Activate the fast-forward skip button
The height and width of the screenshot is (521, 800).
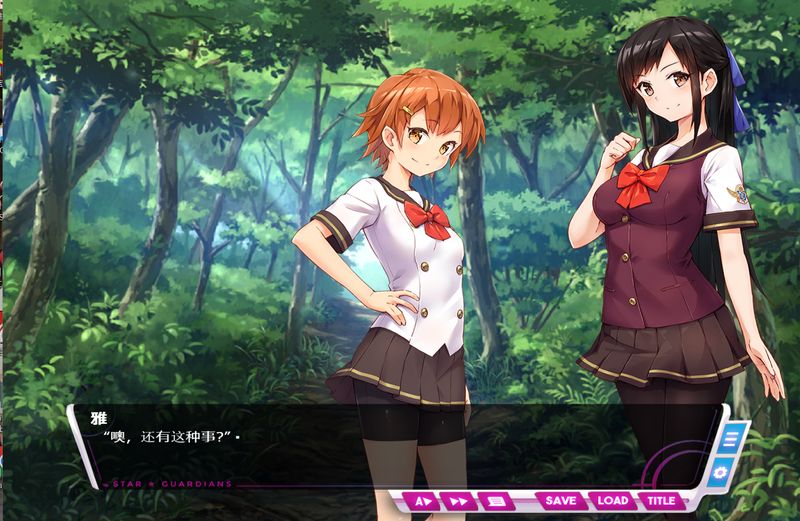tap(458, 501)
